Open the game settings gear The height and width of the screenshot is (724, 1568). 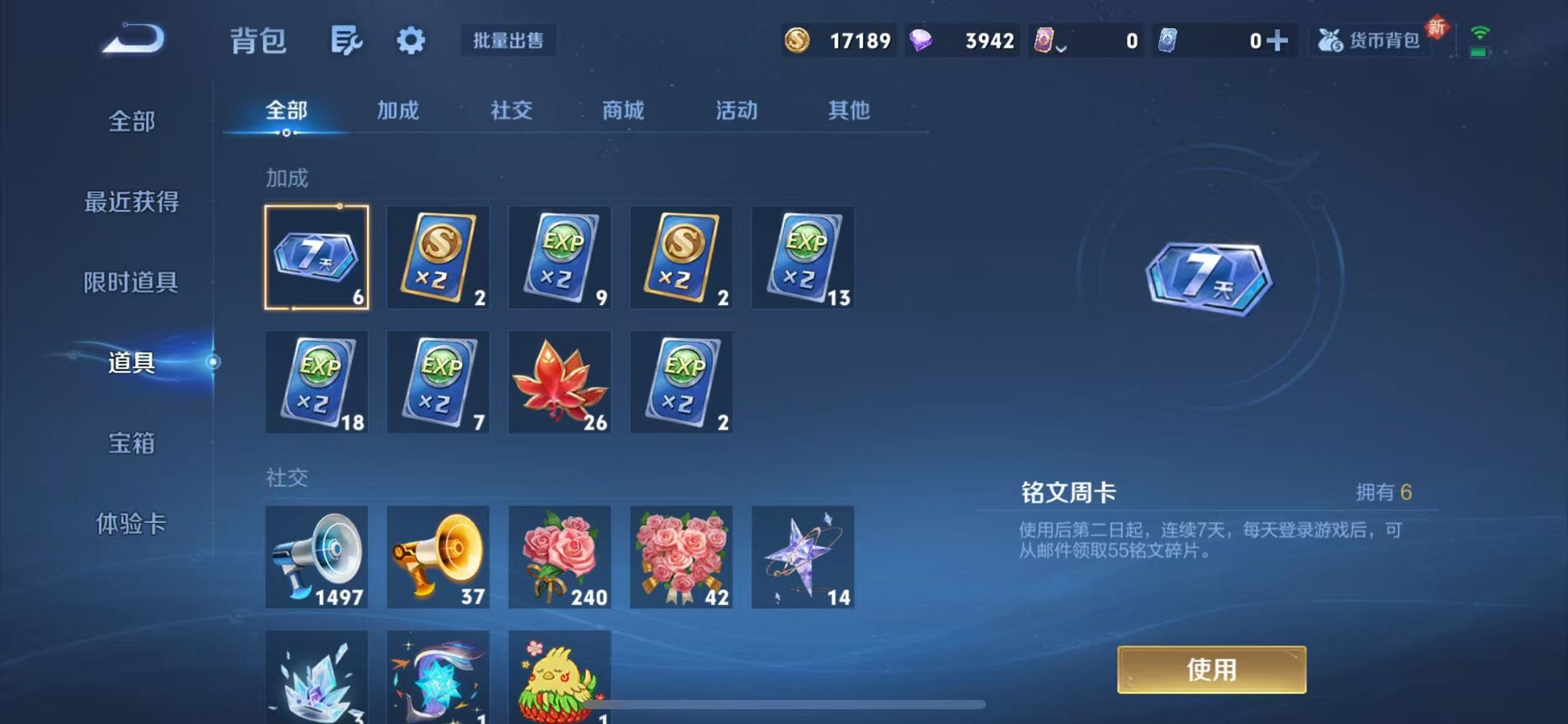pos(410,42)
